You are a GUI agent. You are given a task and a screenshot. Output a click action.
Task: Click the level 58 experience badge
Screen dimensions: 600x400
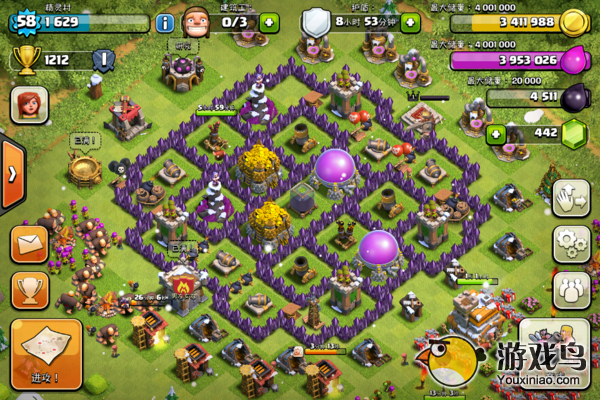(x=24, y=20)
